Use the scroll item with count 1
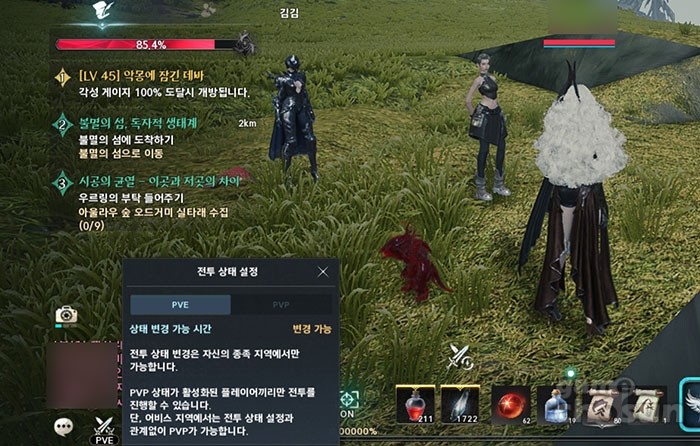The height and width of the screenshot is (446, 700). click(x=647, y=404)
